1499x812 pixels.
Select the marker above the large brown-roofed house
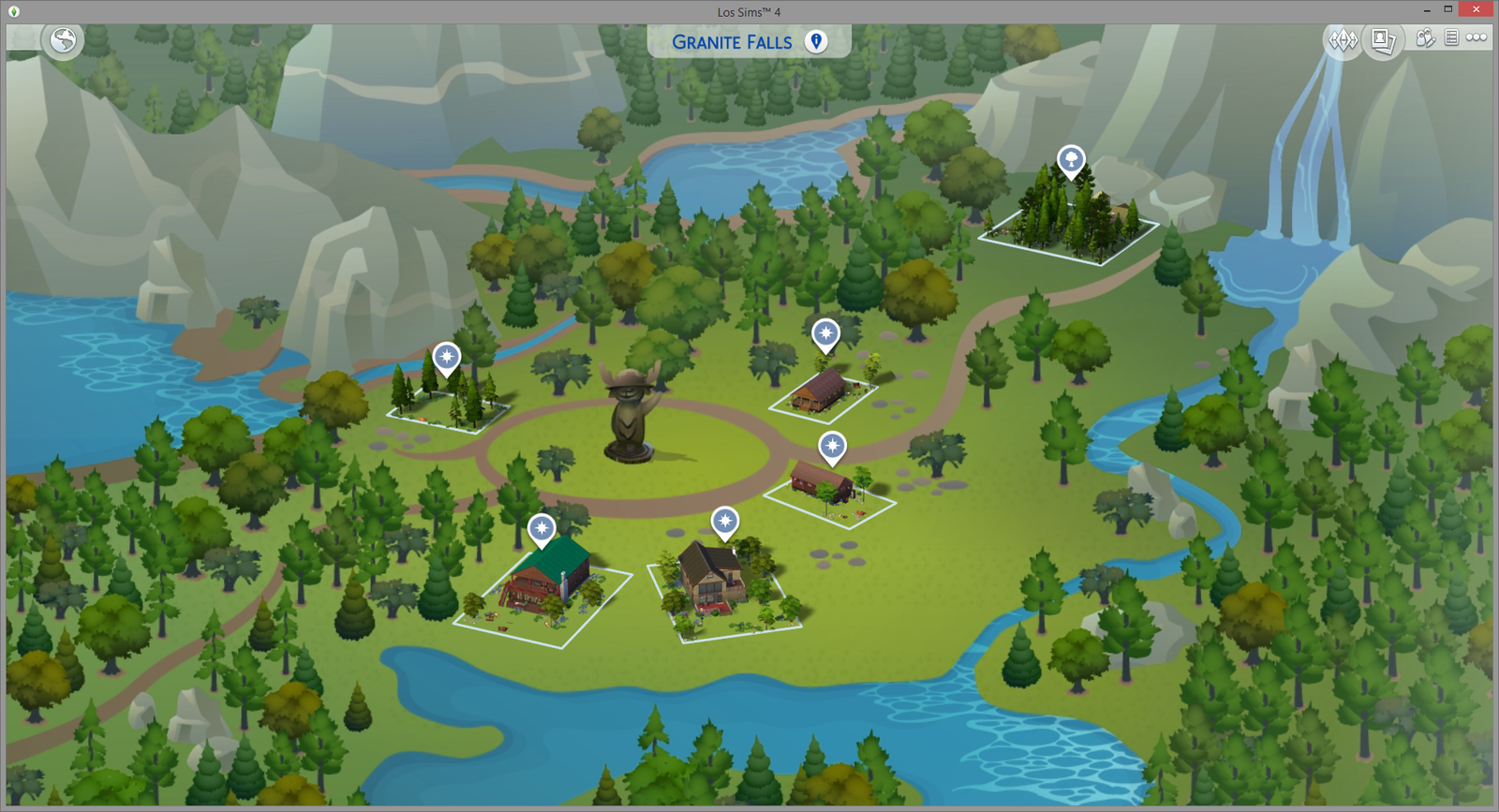click(x=724, y=521)
